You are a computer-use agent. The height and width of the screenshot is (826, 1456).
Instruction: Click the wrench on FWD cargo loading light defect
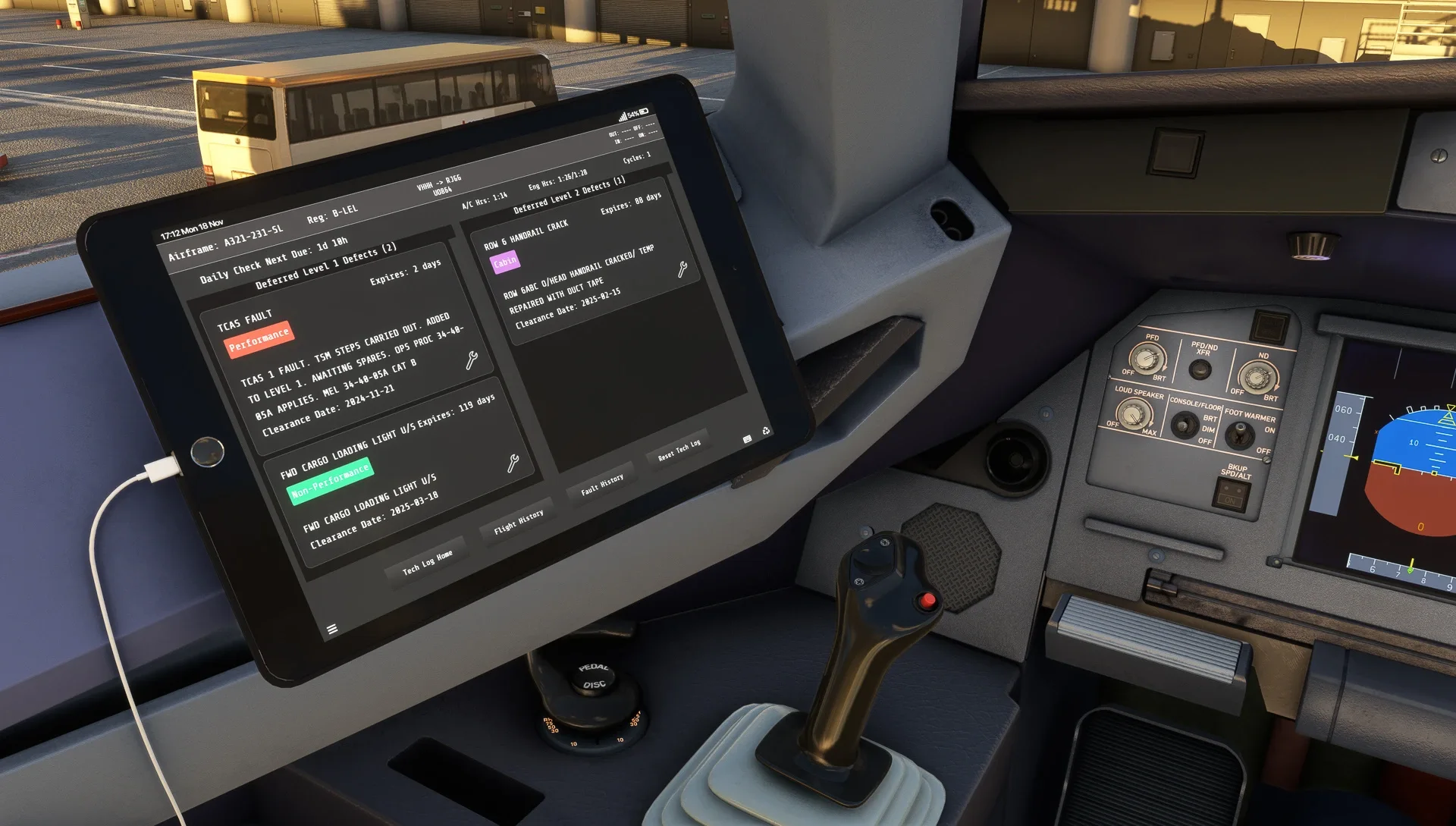[513, 463]
